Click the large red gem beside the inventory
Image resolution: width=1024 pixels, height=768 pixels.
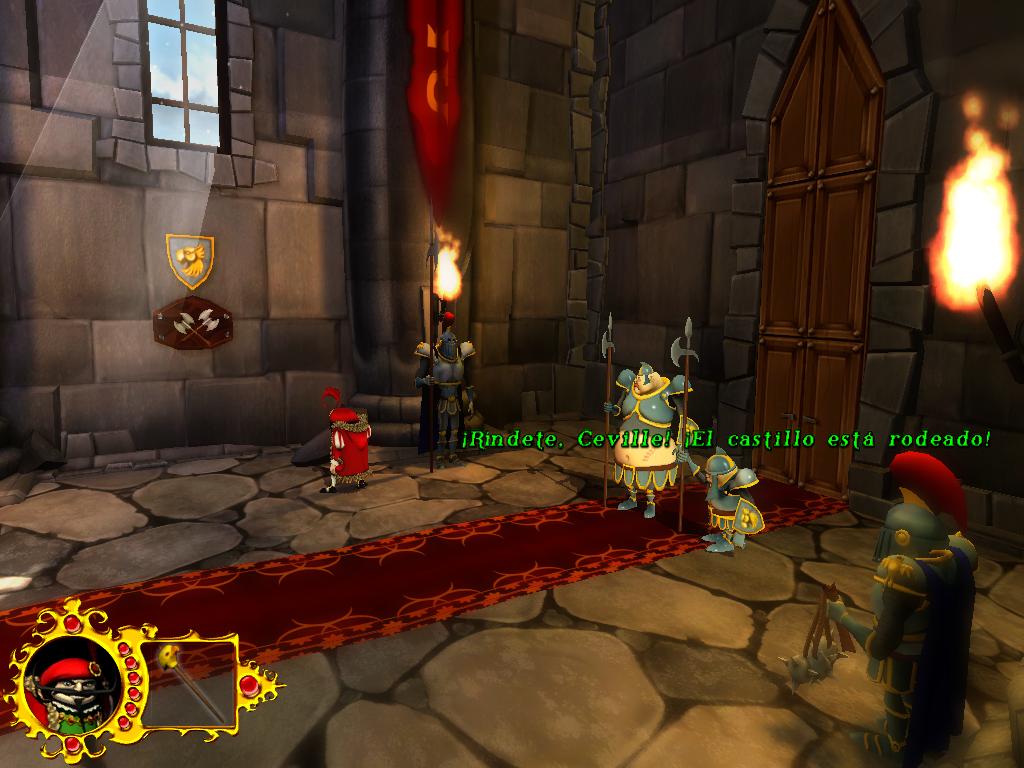pos(248,685)
